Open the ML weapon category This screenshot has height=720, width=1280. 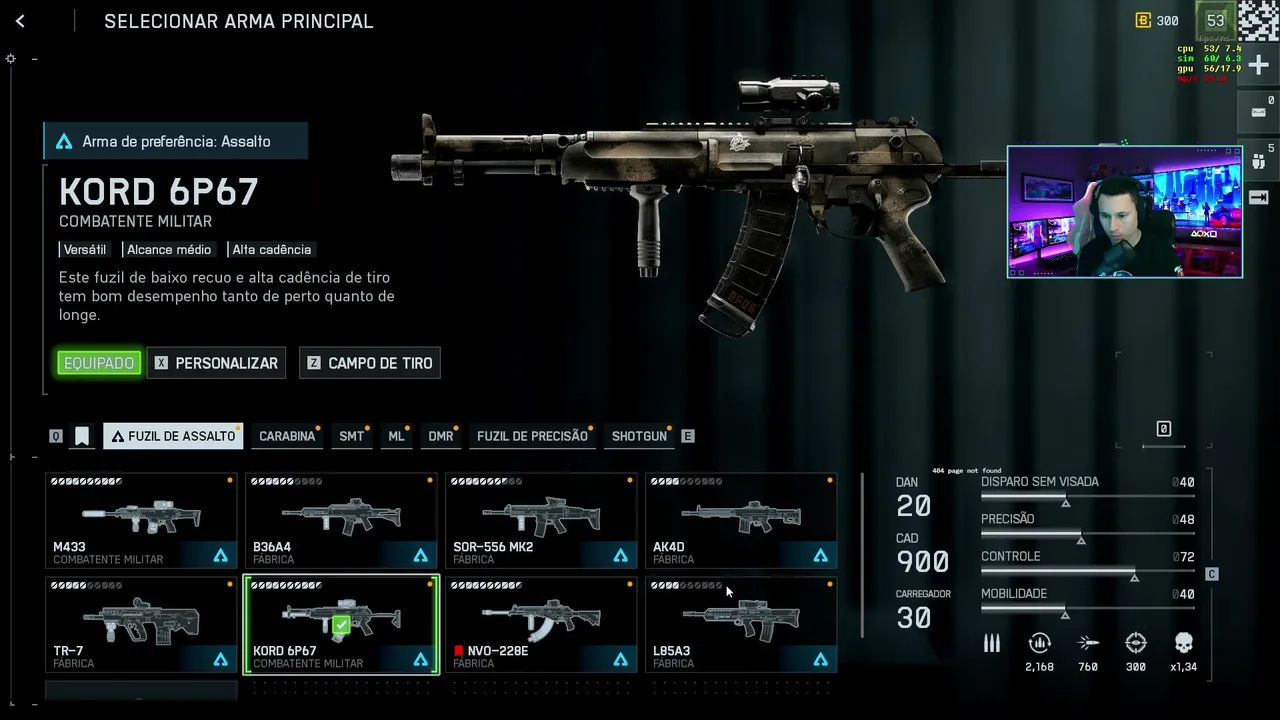[x=396, y=436]
